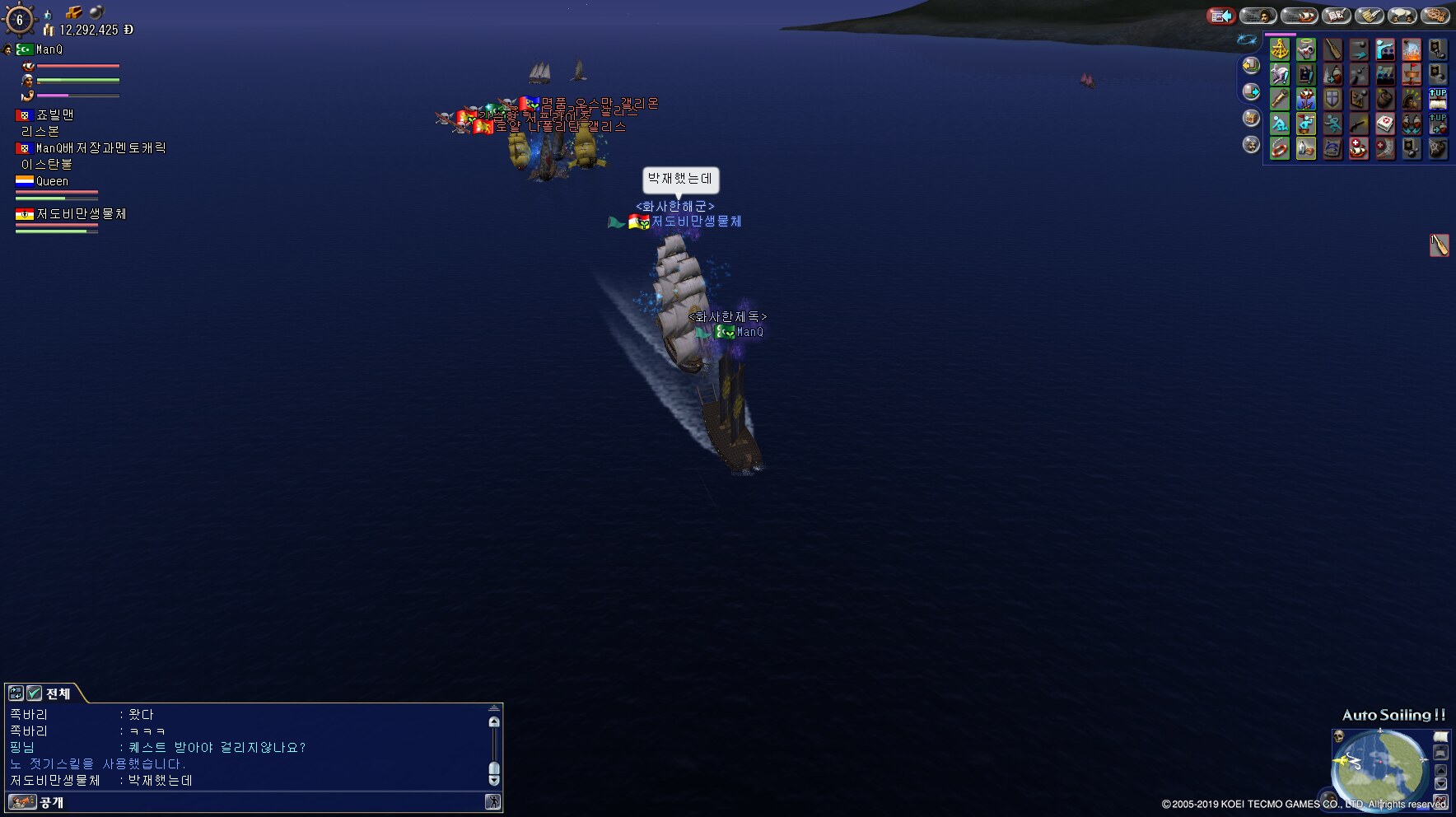Use the telescope skill icon

point(1280,100)
